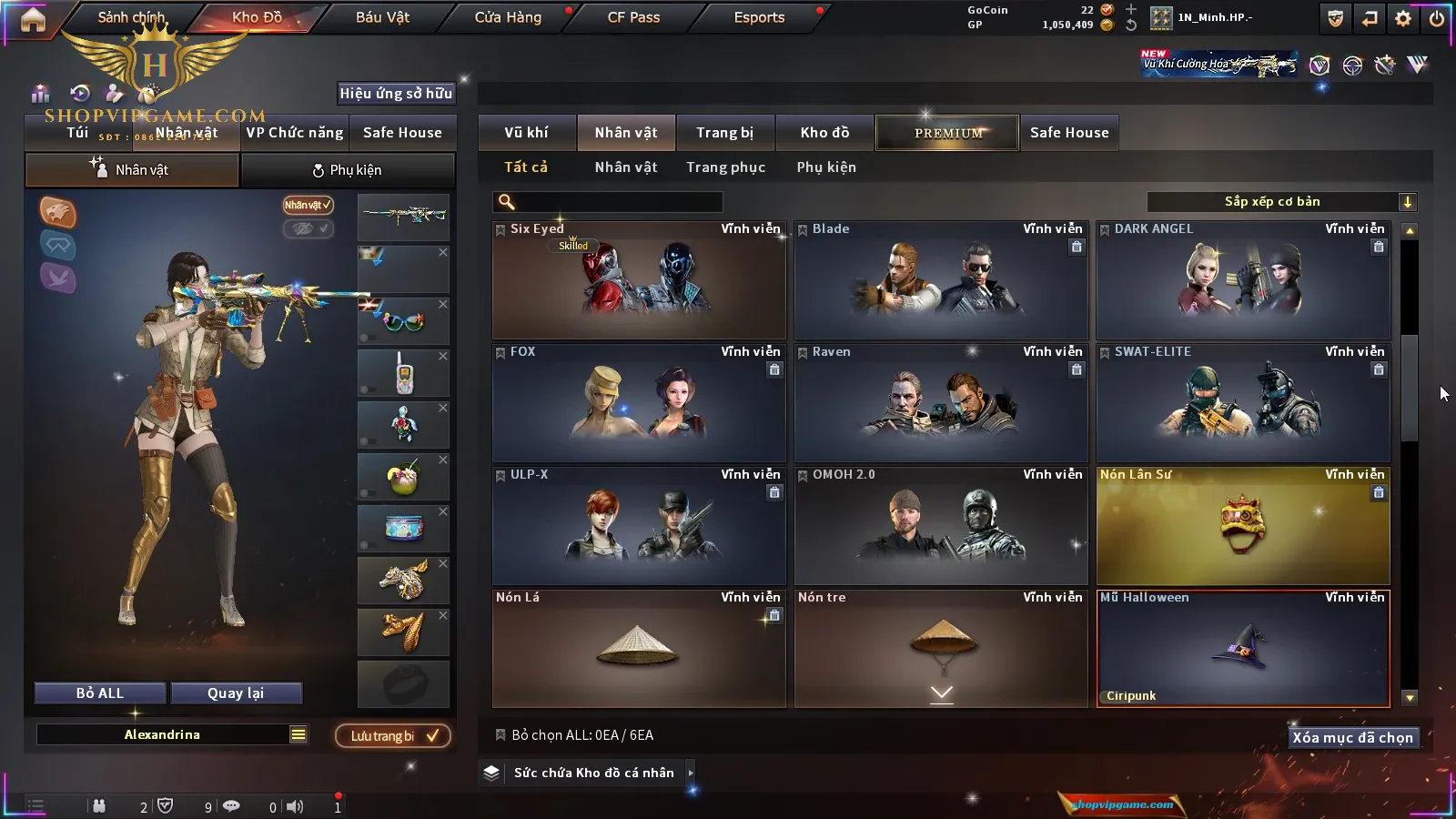The height and width of the screenshot is (819, 1456).
Task: Switch to the Vũ khí tab
Action: pyautogui.click(x=526, y=133)
